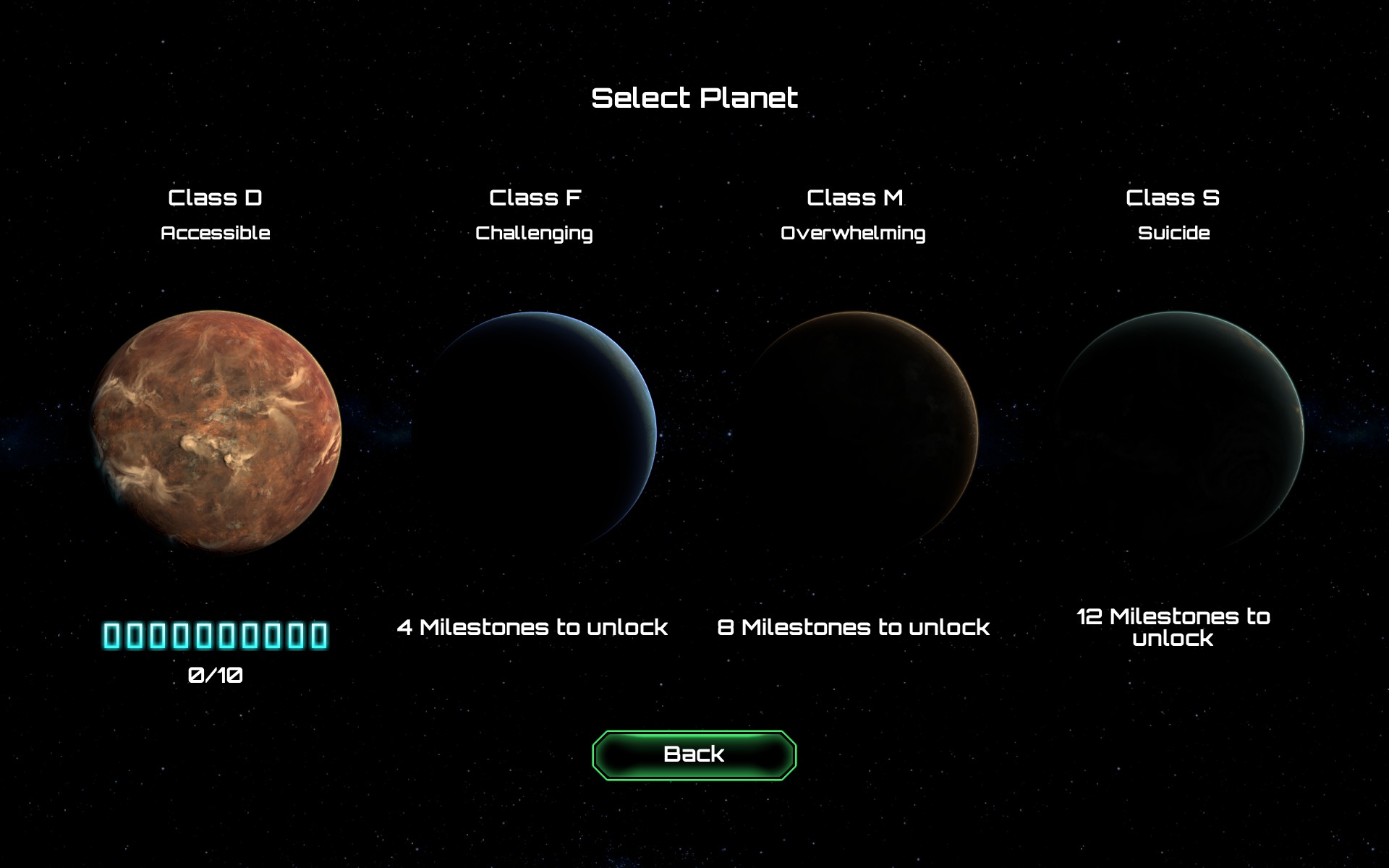Choose the locked Class F Challenging planet
The image size is (1389, 868).
tap(535, 433)
